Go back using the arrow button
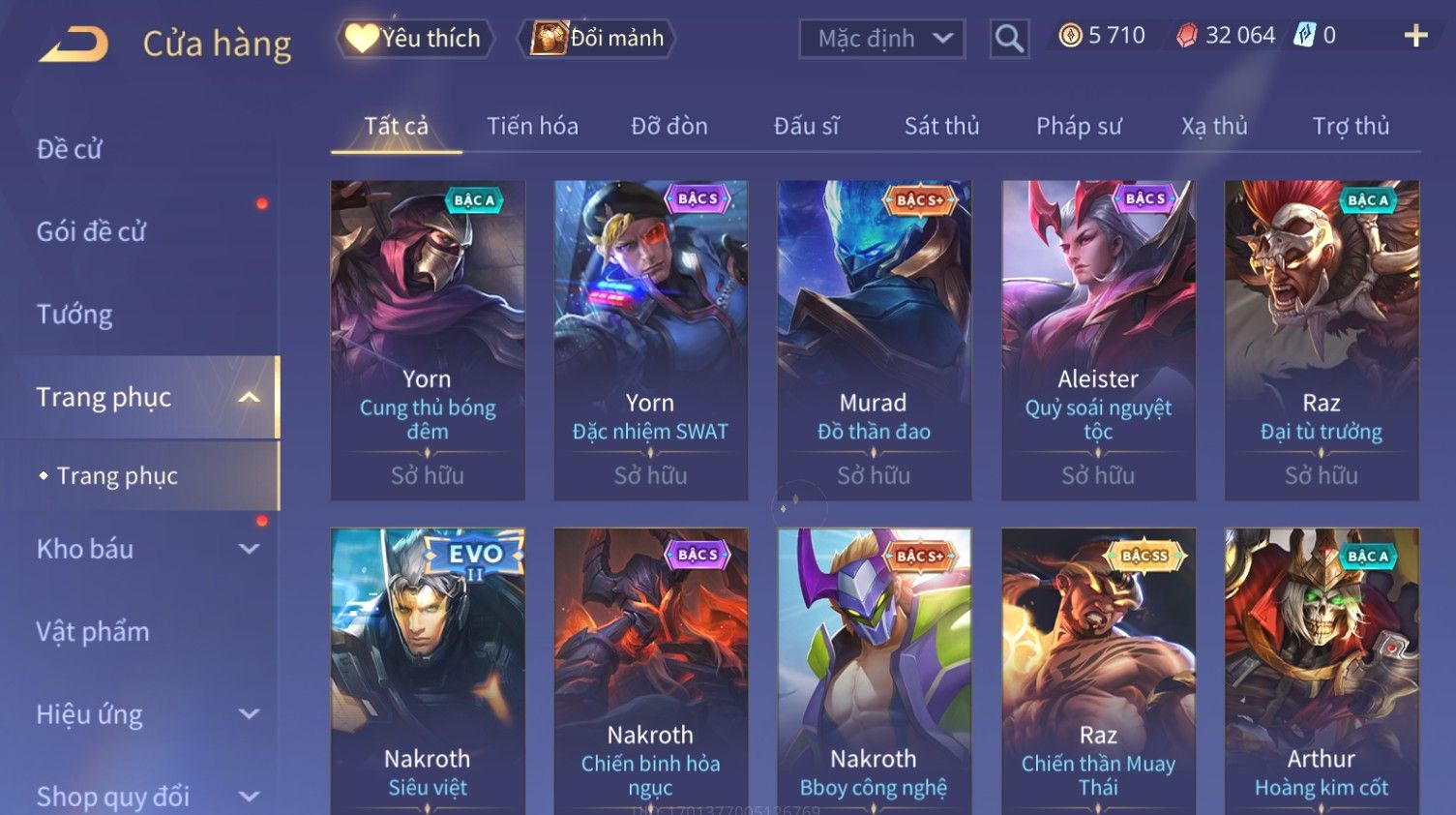Viewport: 1456px width, 815px height. click(x=74, y=44)
